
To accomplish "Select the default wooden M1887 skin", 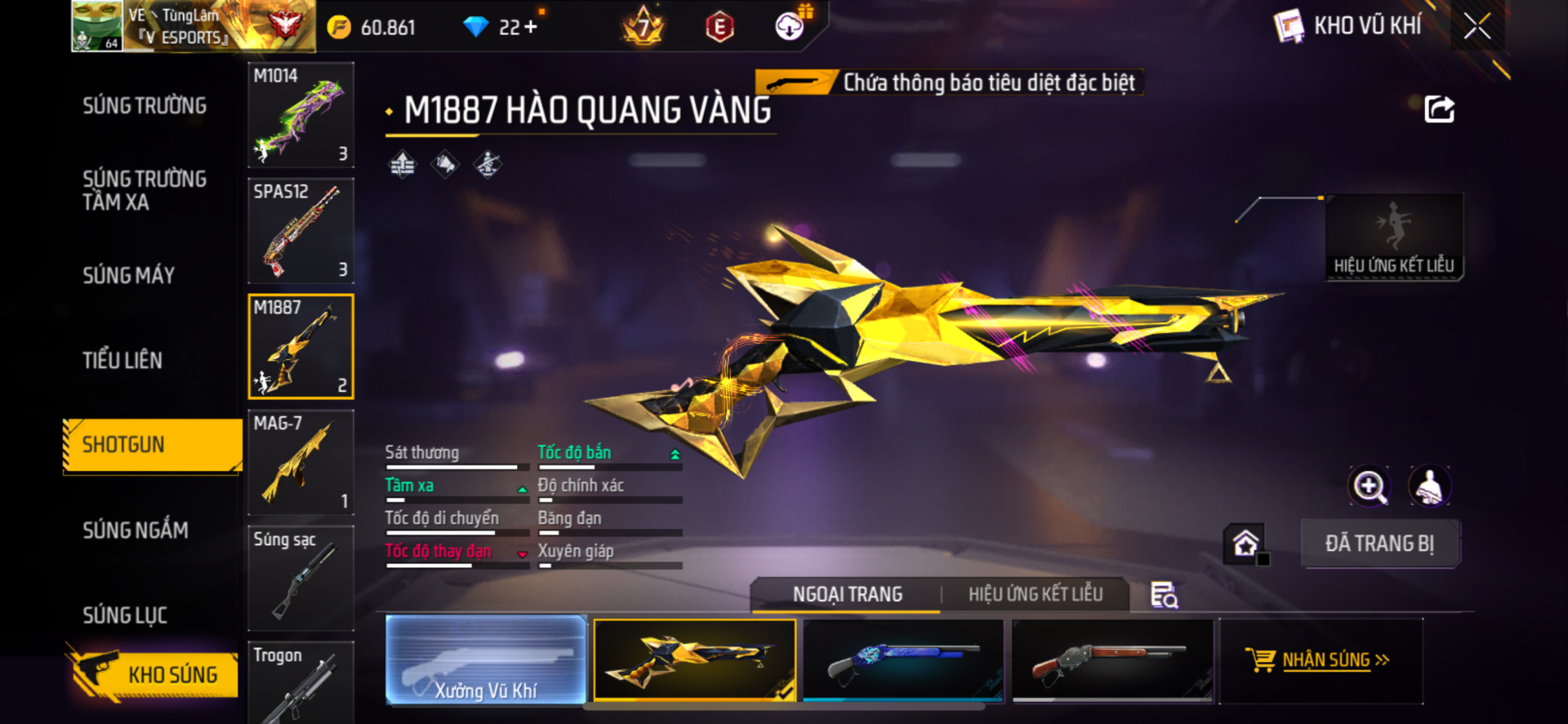I will coord(1112,660).
